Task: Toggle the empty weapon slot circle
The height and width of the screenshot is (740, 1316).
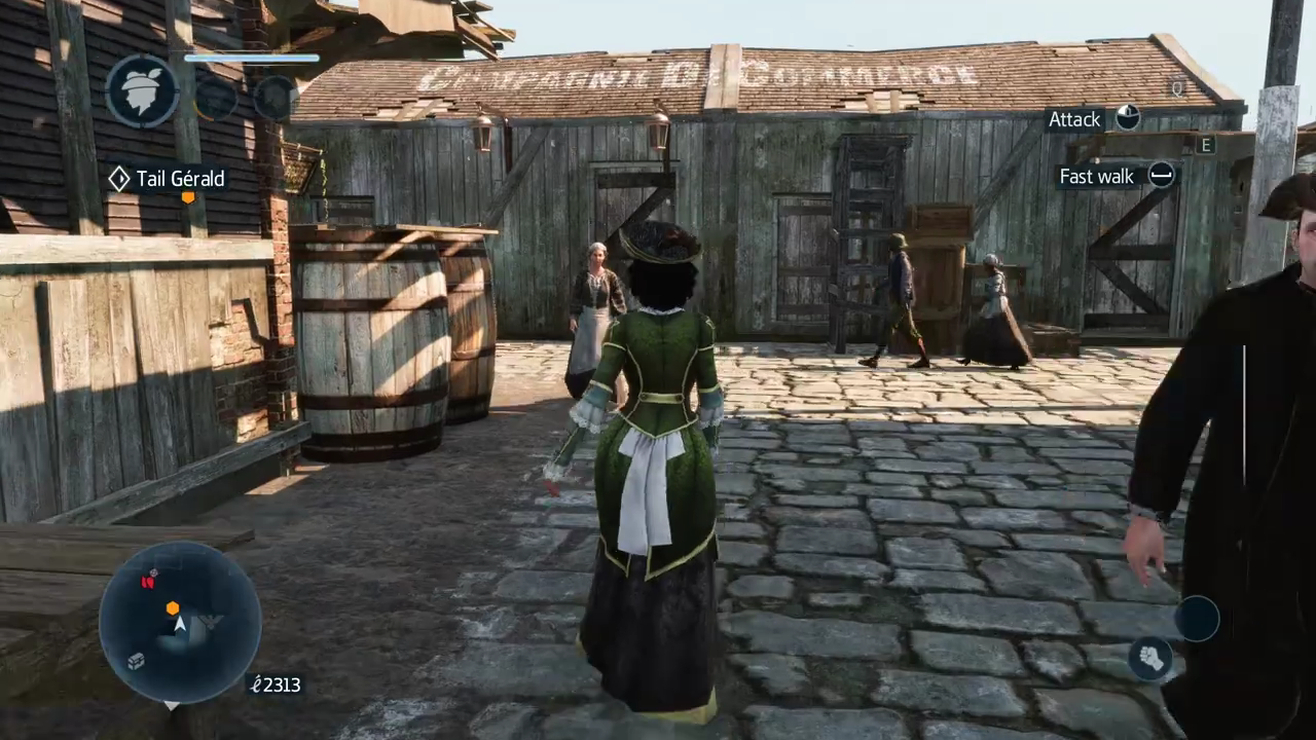Action: 1197,617
